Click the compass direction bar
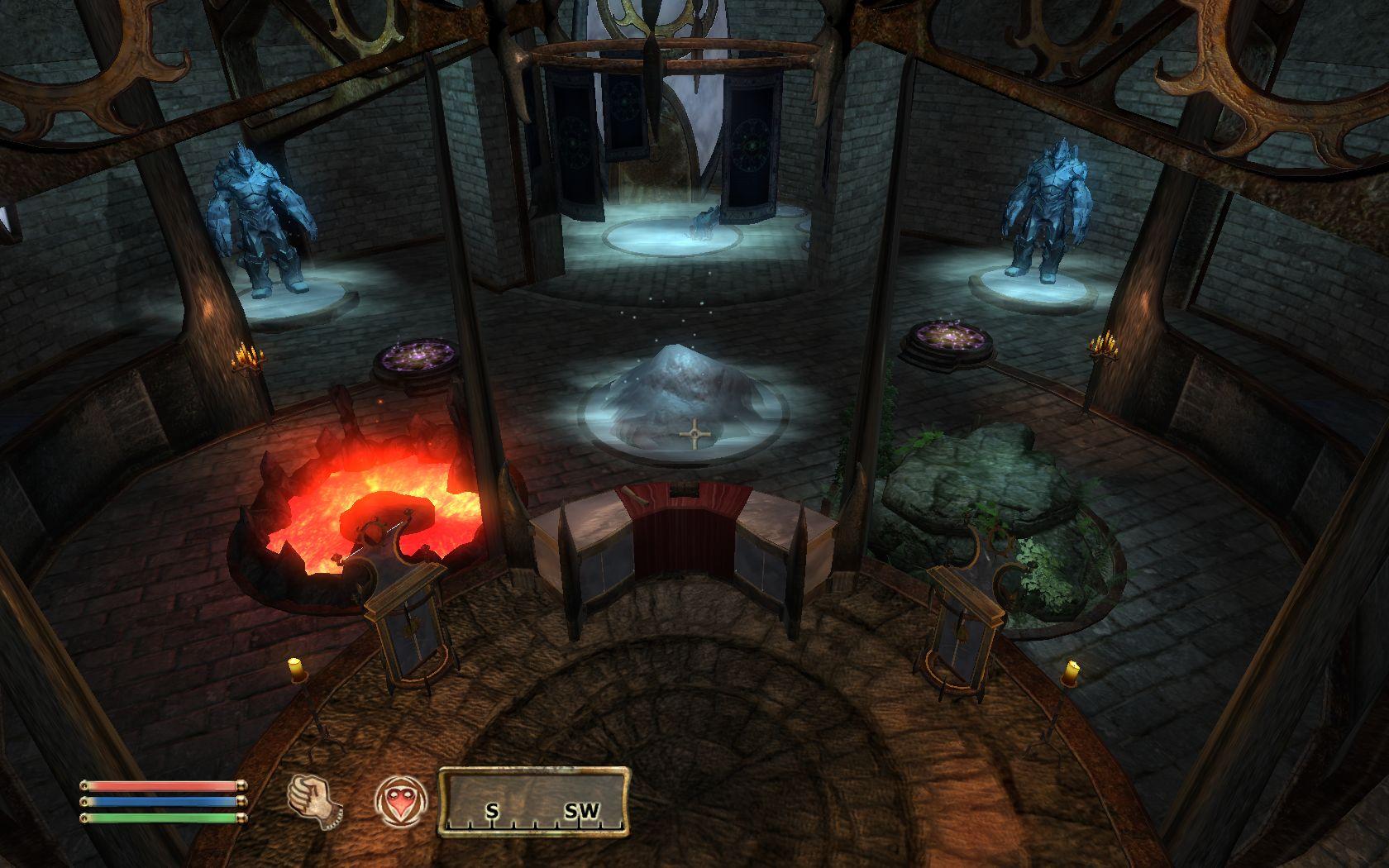The width and height of the screenshot is (1389, 868). (x=533, y=799)
